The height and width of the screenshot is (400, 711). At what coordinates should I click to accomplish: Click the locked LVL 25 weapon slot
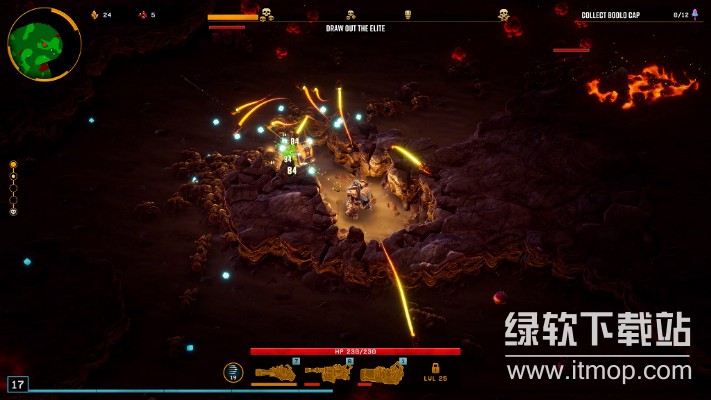point(435,372)
